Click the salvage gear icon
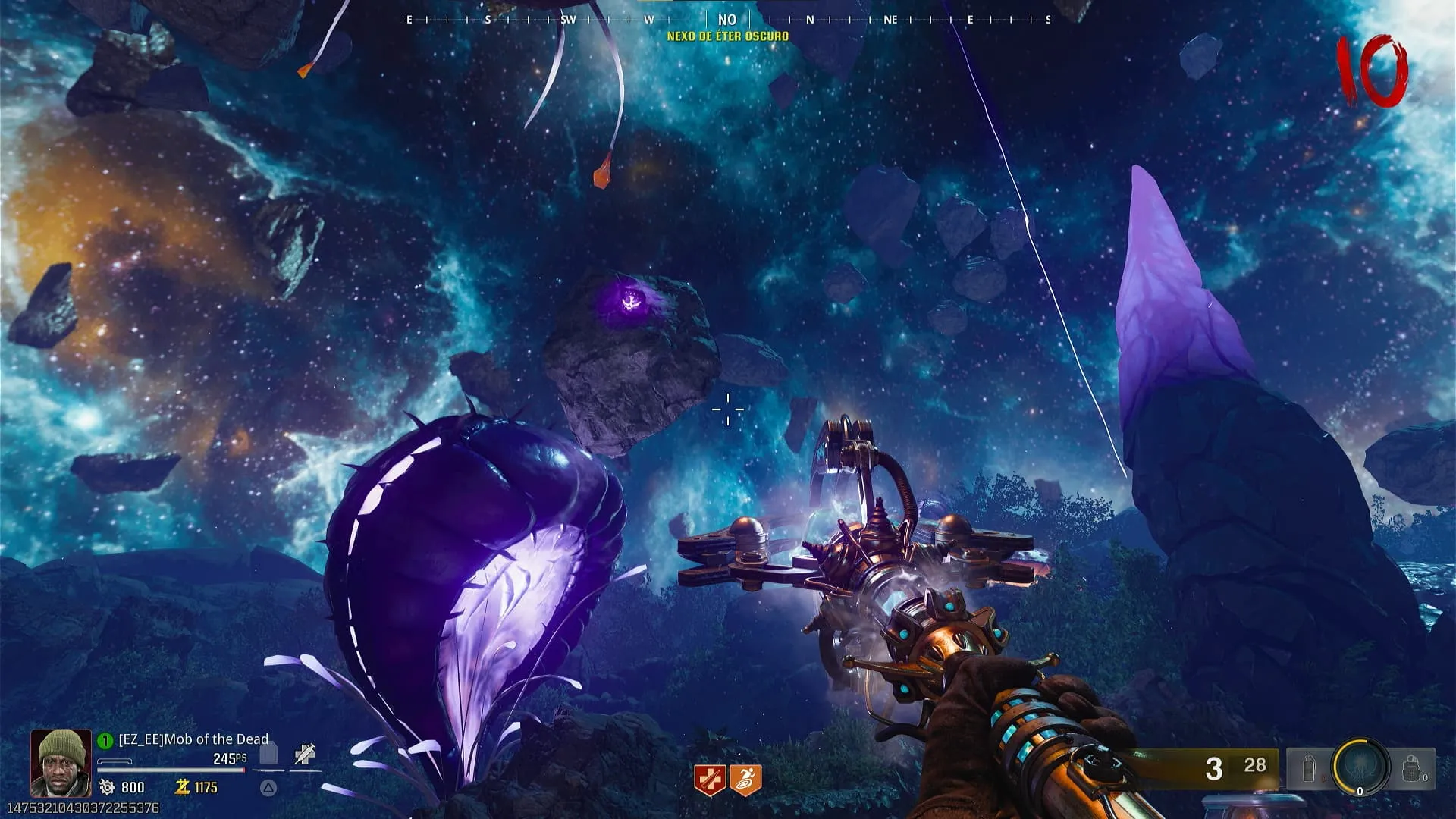 (107, 787)
